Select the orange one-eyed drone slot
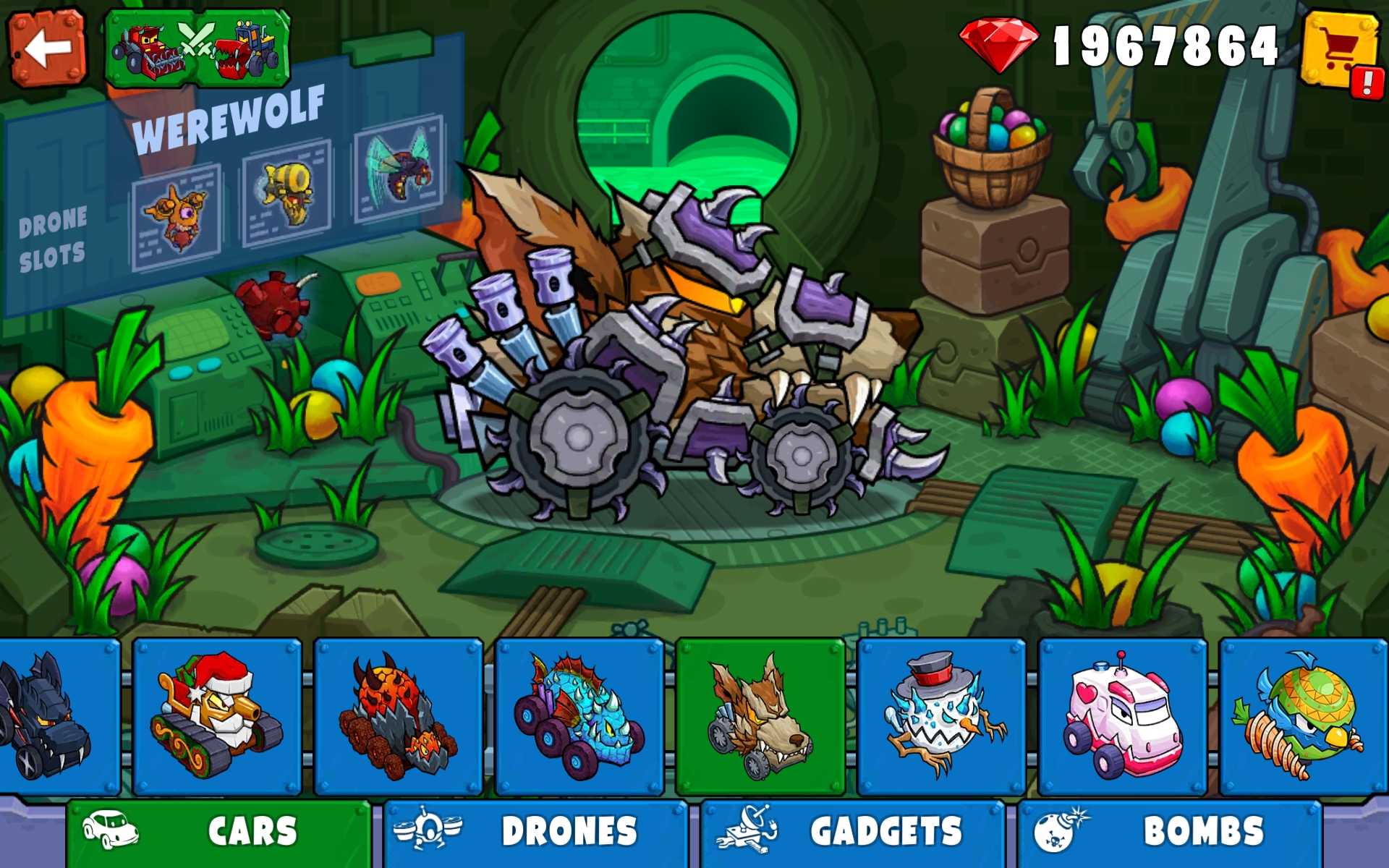Viewport: 1389px width, 868px height. pyautogui.click(x=177, y=216)
